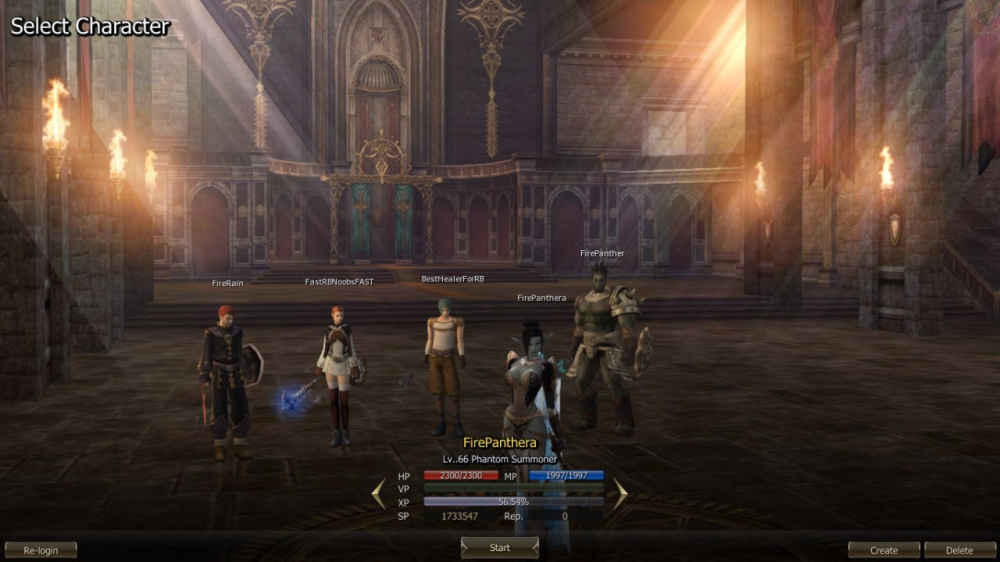Cycle to the next character with right arrow

coord(620,493)
